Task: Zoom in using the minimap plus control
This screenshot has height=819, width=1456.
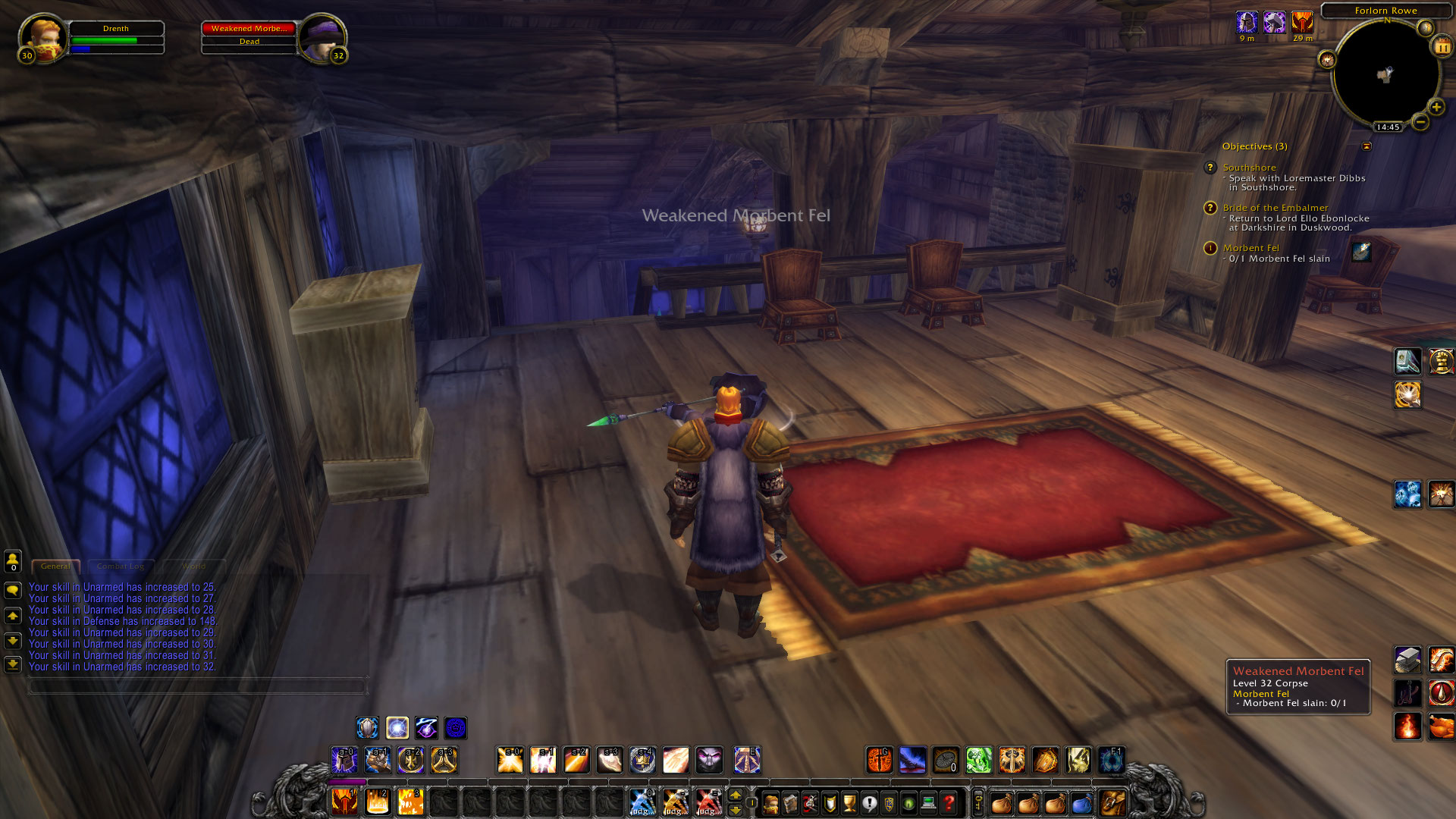Action: click(x=1436, y=108)
